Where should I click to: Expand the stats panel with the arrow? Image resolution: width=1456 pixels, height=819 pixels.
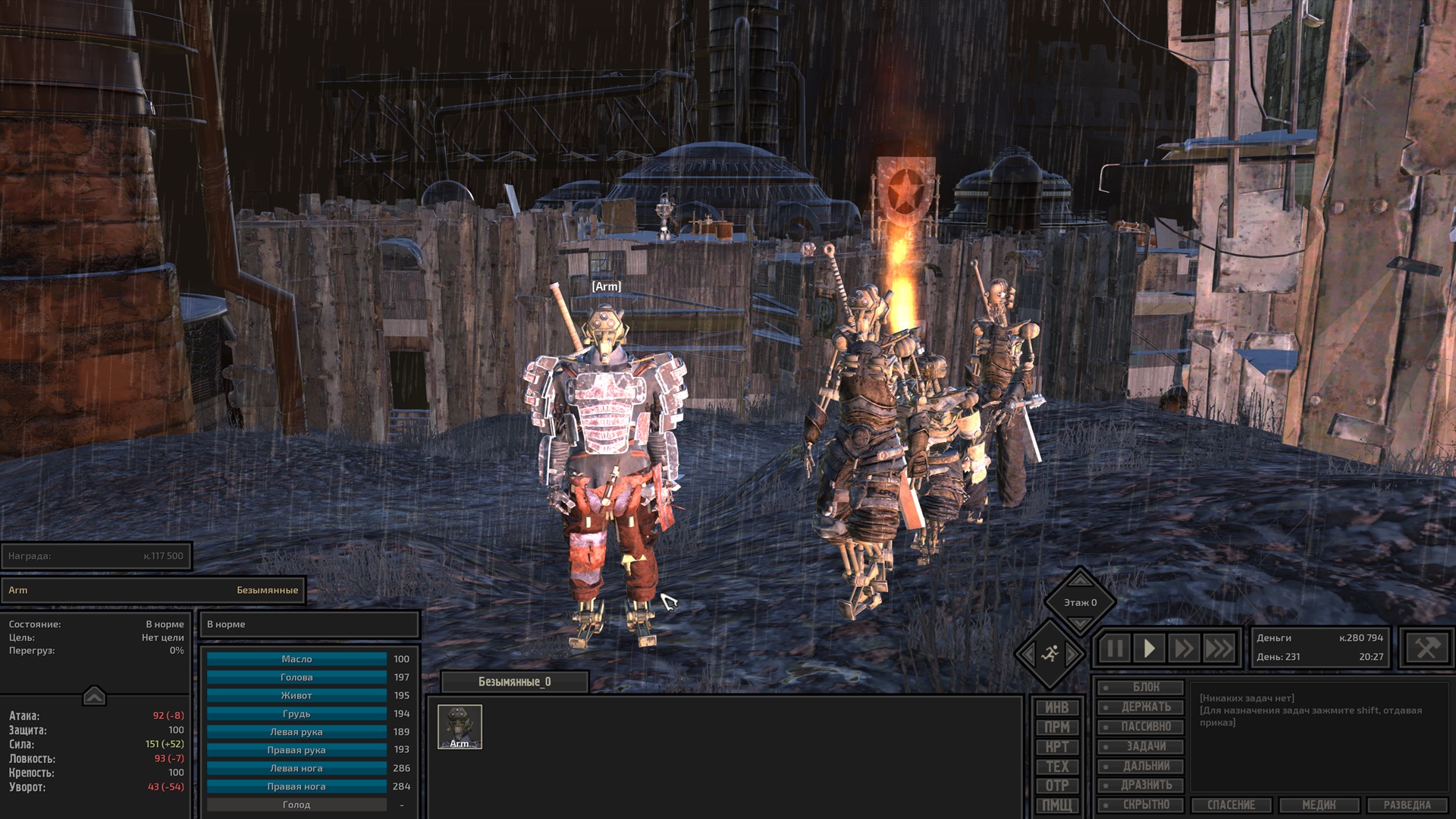pos(94,695)
